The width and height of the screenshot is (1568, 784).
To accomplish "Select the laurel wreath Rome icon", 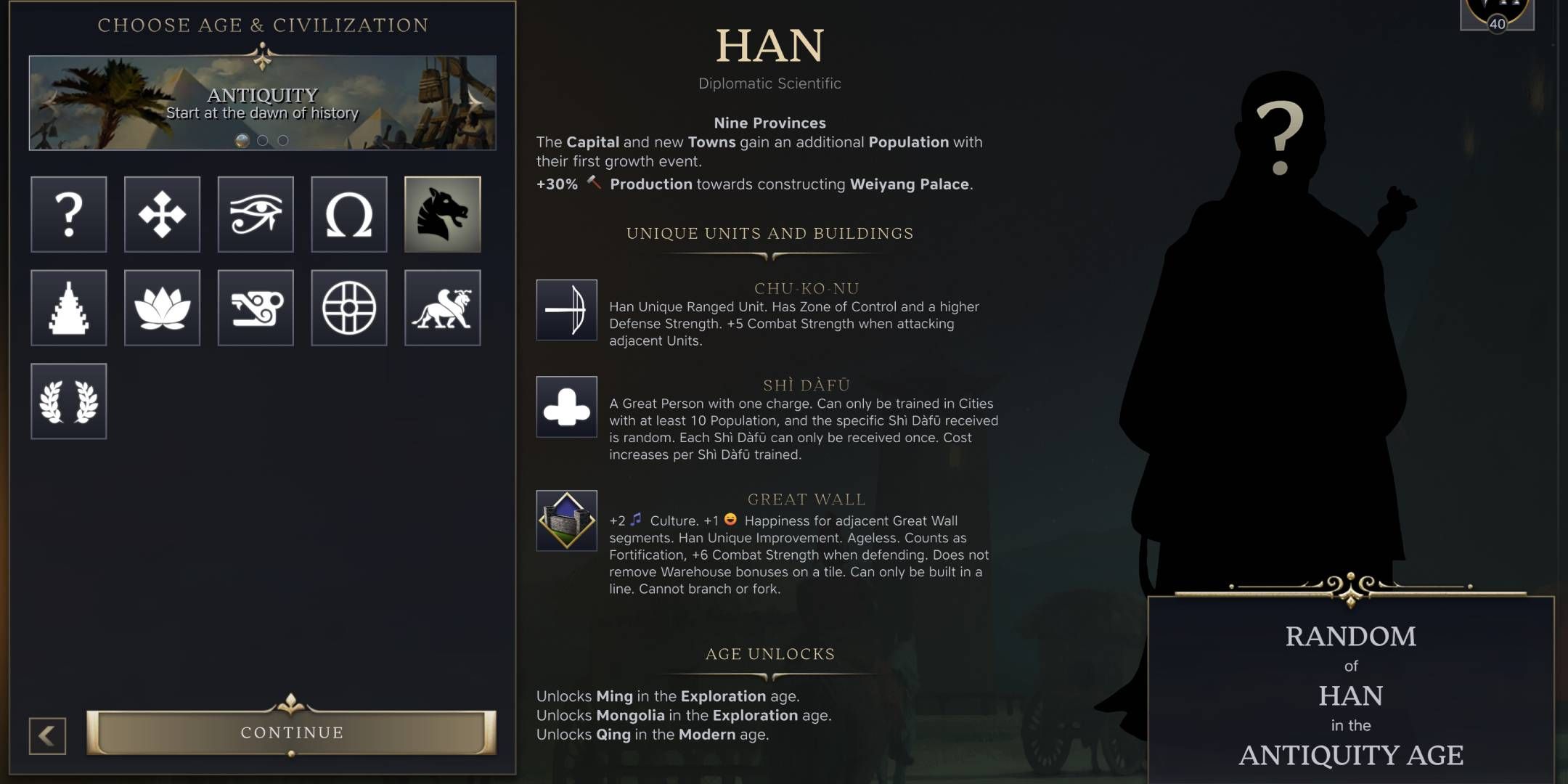I will tap(69, 401).
